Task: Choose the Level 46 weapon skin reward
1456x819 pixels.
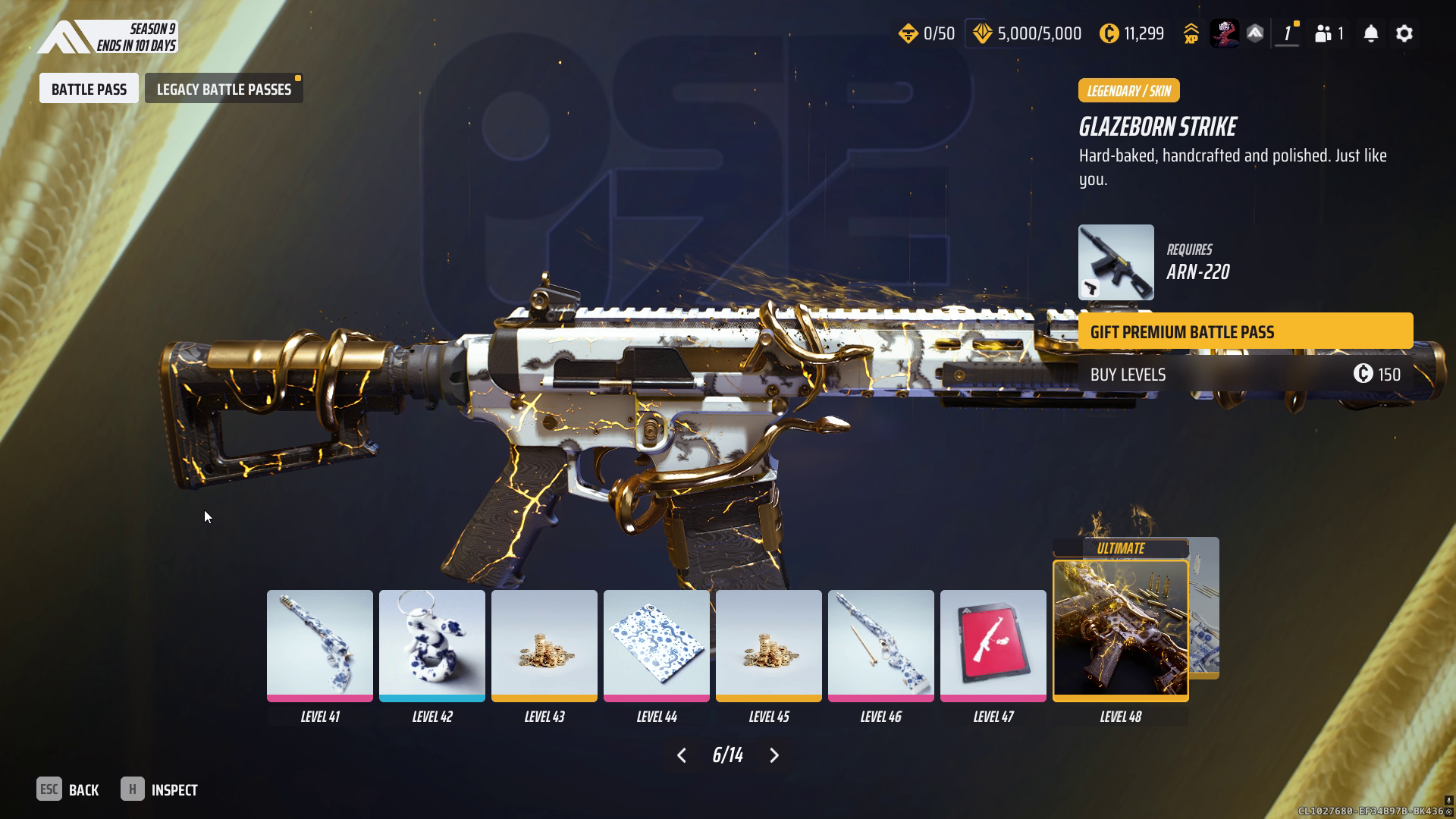Action: [x=880, y=645]
